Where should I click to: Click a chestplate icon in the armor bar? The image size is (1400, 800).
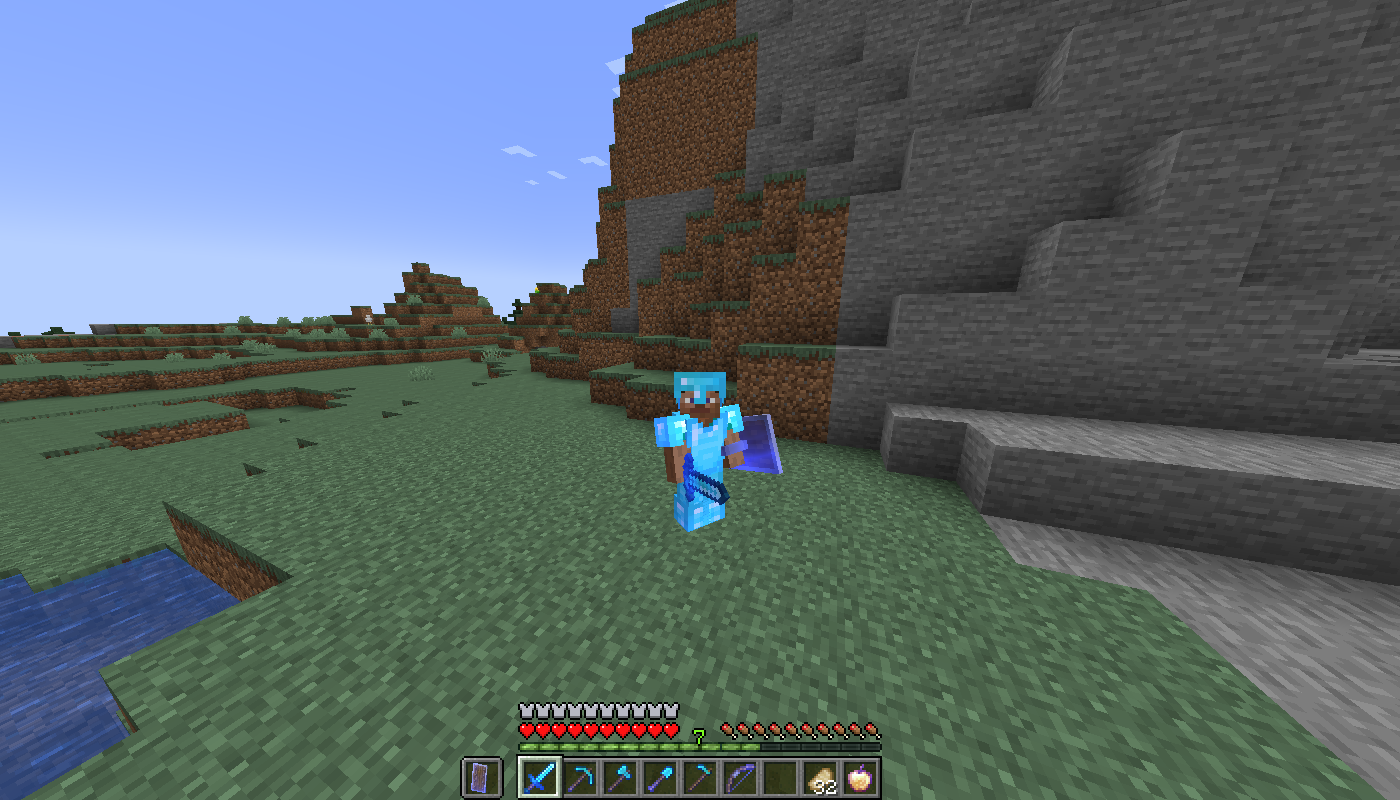(x=529, y=709)
